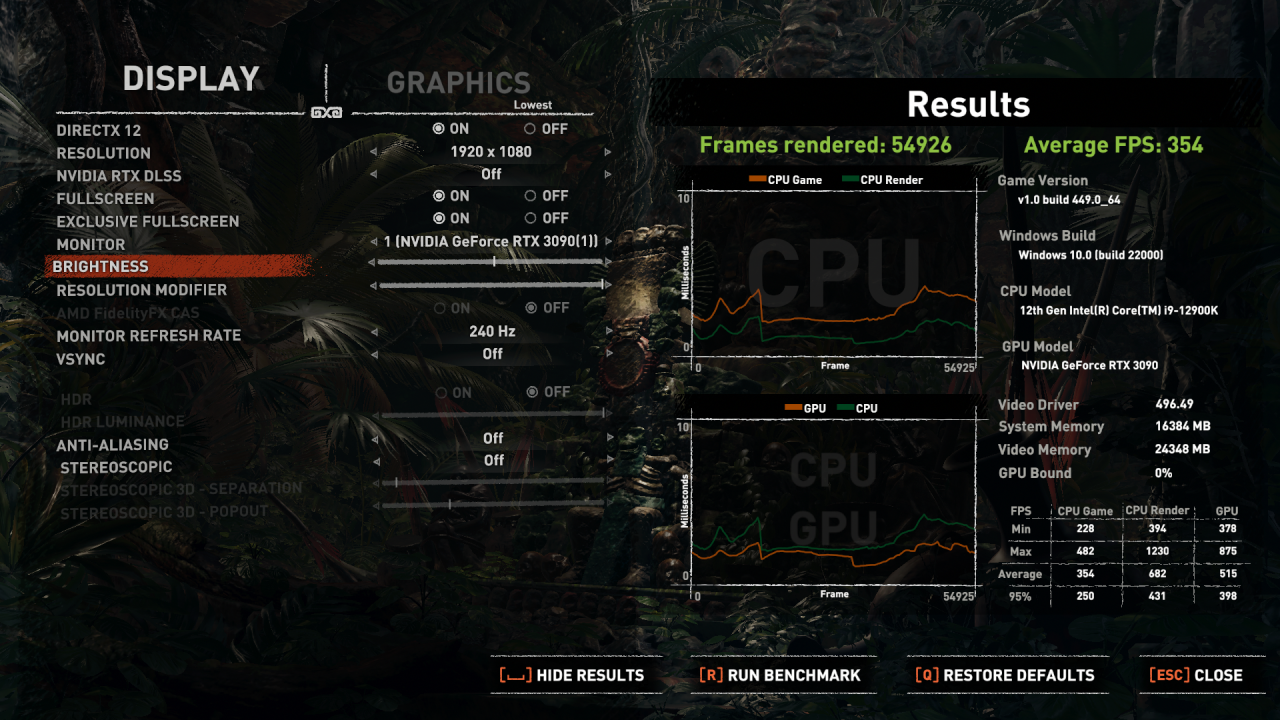Switch to the GRAPHICS tab
The height and width of the screenshot is (720, 1280).
click(459, 83)
